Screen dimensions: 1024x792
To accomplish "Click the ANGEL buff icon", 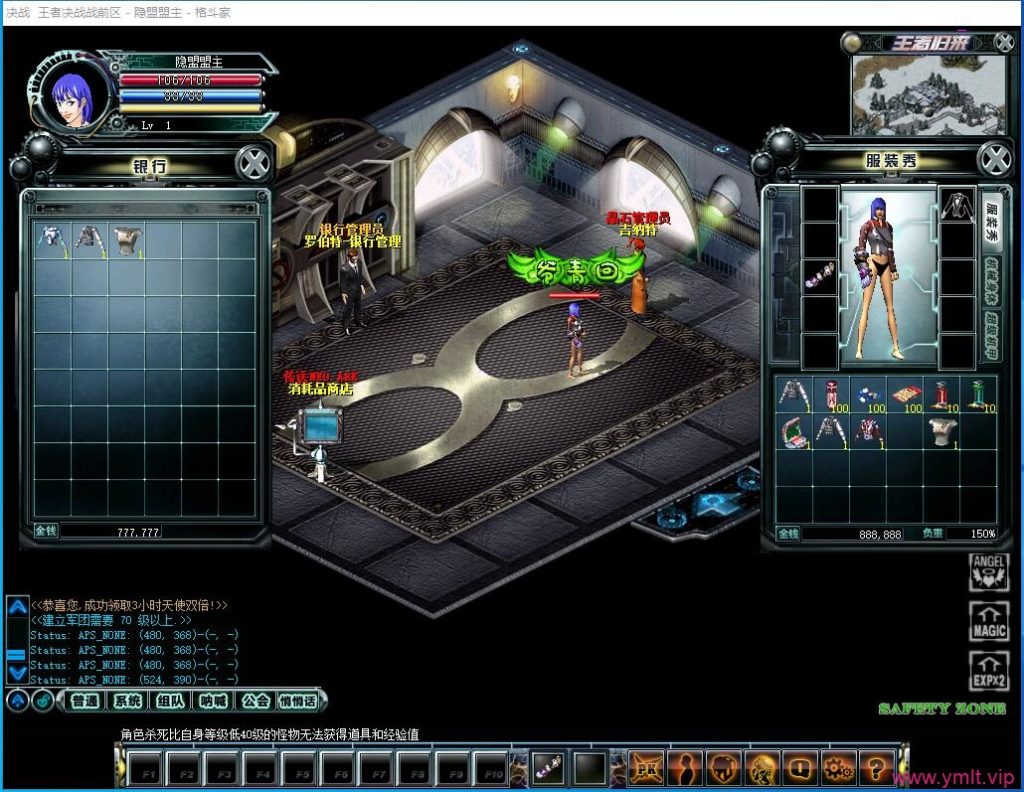I will click(x=988, y=573).
